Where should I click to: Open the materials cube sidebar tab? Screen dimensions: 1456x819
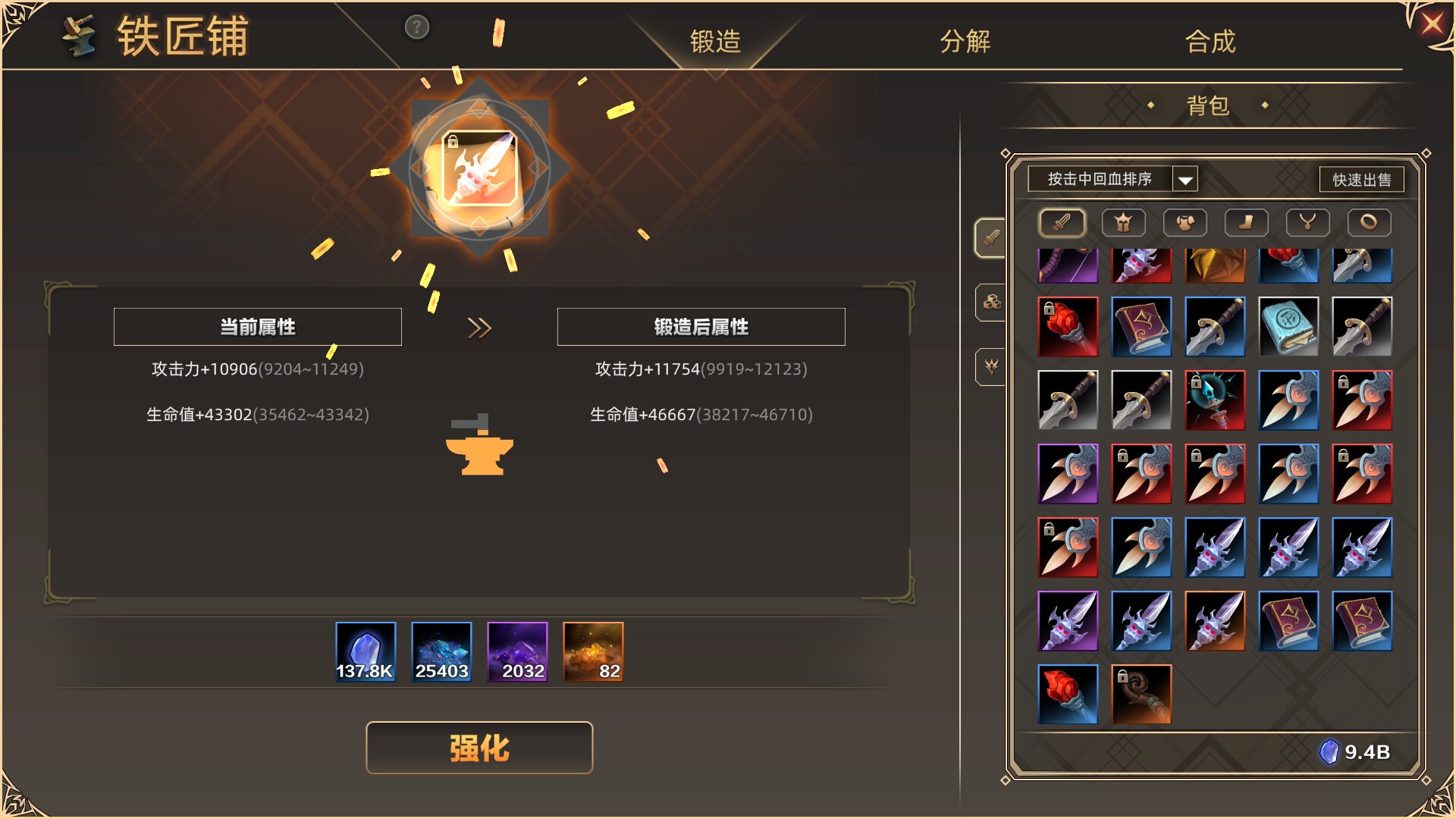[x=991, y=302]
